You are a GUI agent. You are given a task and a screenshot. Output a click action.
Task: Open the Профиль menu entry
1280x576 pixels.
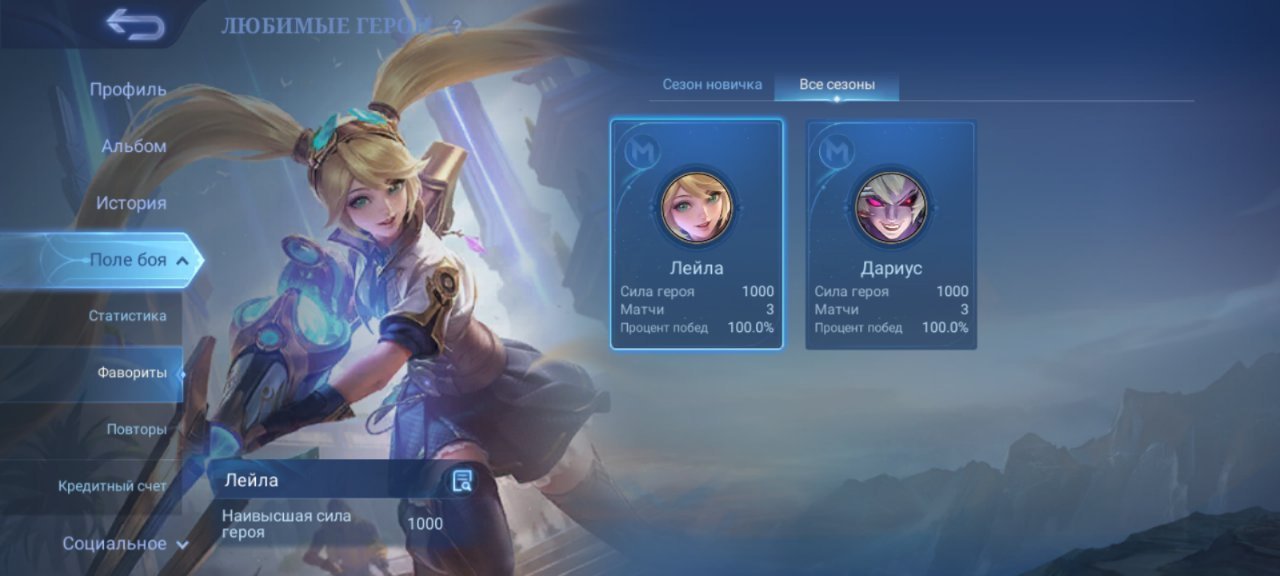128,89
